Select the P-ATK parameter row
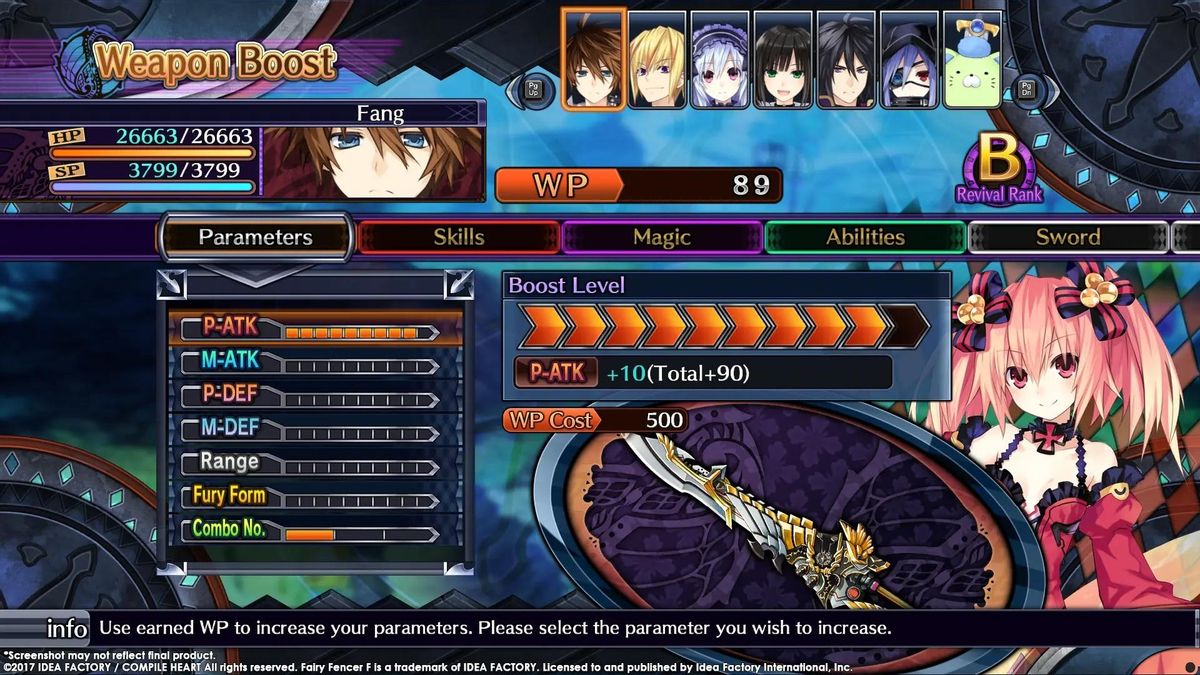The image size is (1200, 675). tap(316, 327)
